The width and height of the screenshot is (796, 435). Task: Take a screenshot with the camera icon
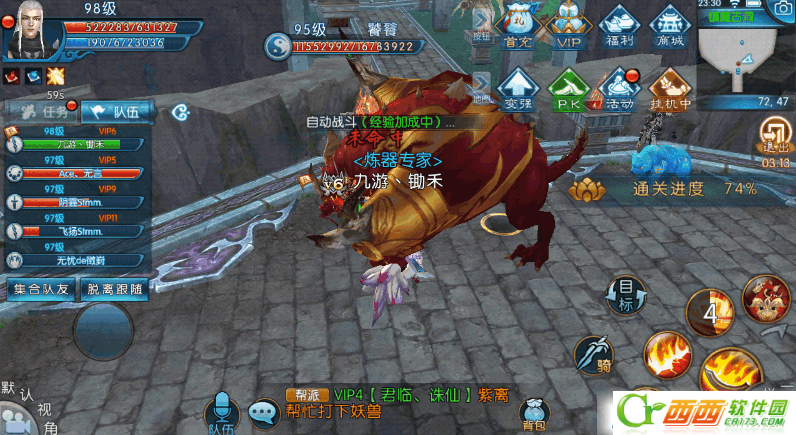779,8
